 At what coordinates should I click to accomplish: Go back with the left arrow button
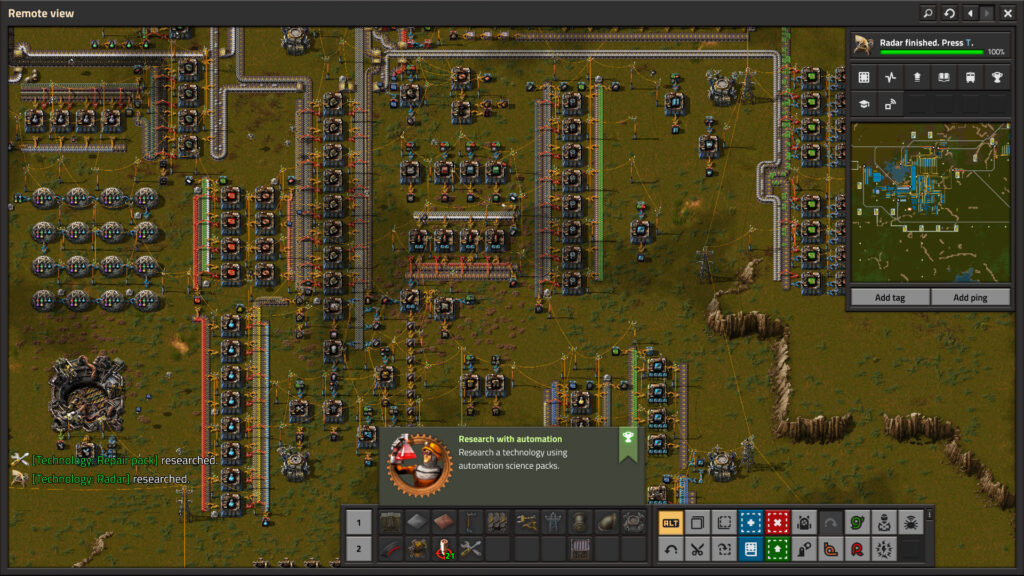tap(968, 13)
